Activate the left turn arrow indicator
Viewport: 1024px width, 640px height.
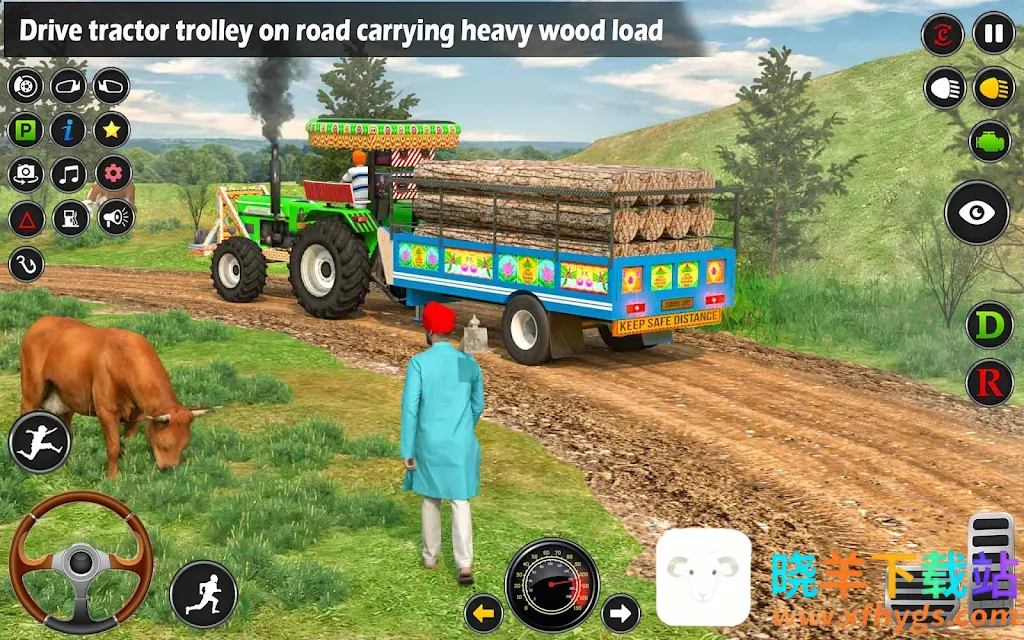click(x=484, y=612)
